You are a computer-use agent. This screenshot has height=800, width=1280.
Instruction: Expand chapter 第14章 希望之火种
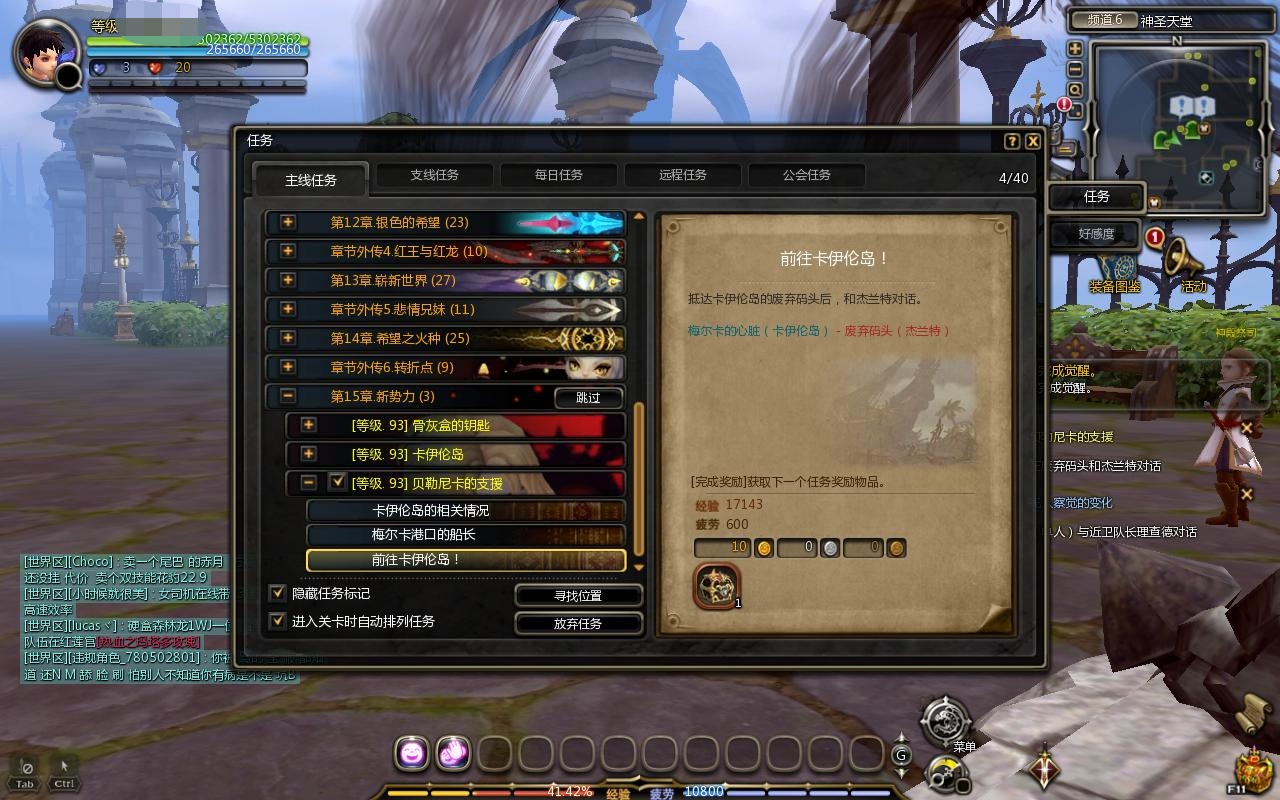tap(288, 338)
